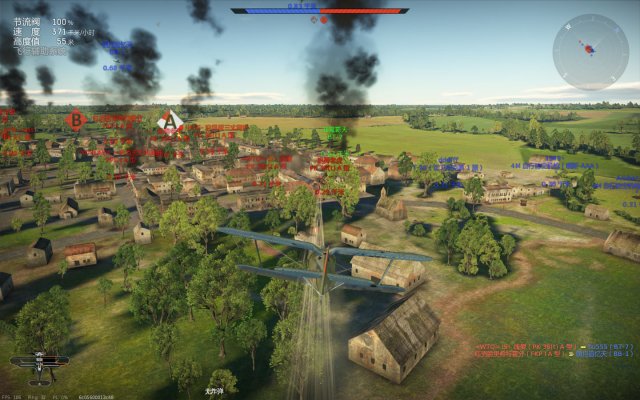Select the capture point B marker
The height and width of the screenshot is (400, 640).
tap(74, 121)
